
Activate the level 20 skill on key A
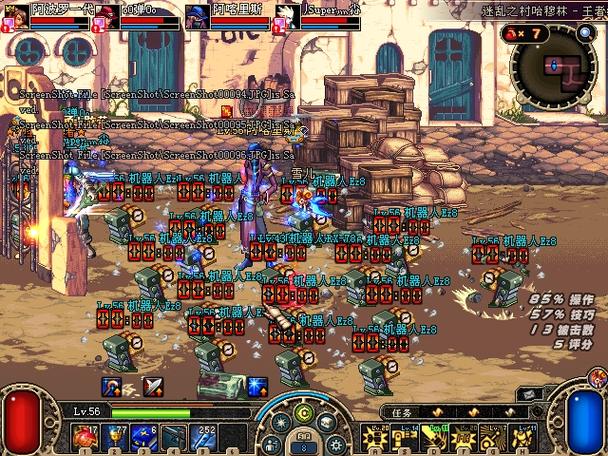click(377, 437)
